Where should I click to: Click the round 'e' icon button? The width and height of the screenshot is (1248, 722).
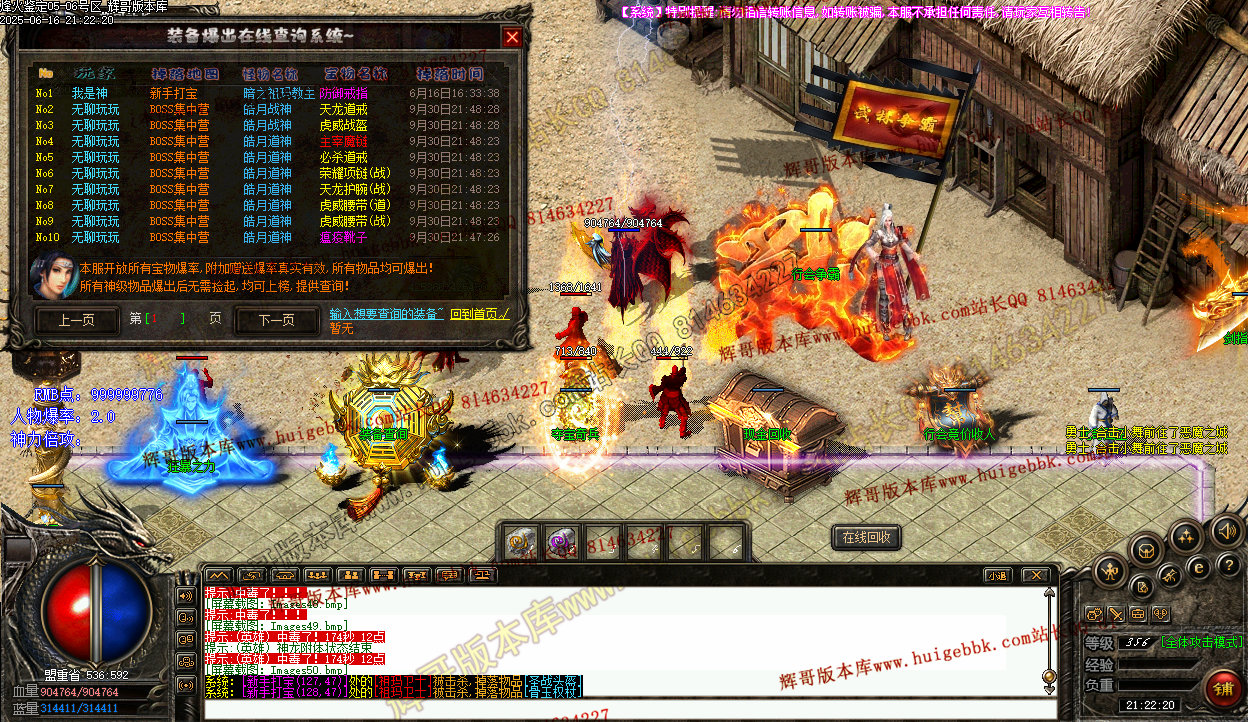[1200, 566]
